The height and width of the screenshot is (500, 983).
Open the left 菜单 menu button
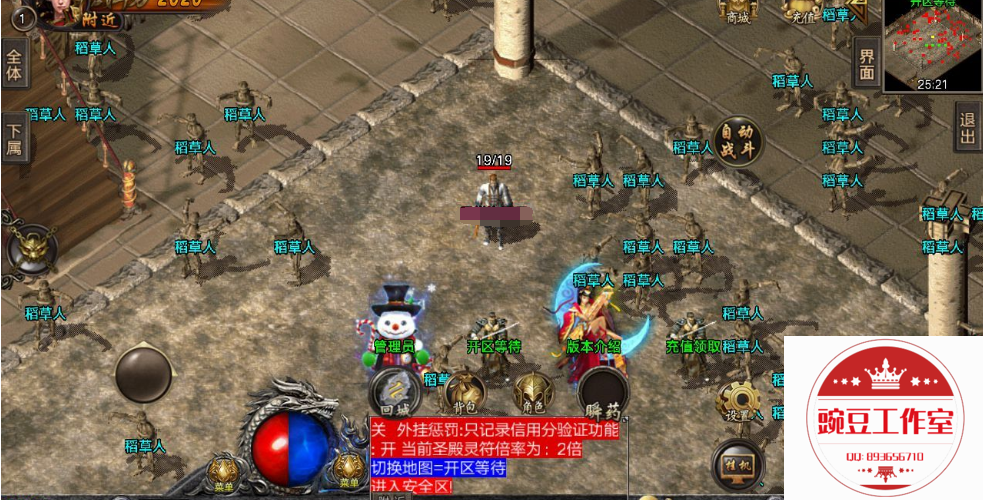222,471
